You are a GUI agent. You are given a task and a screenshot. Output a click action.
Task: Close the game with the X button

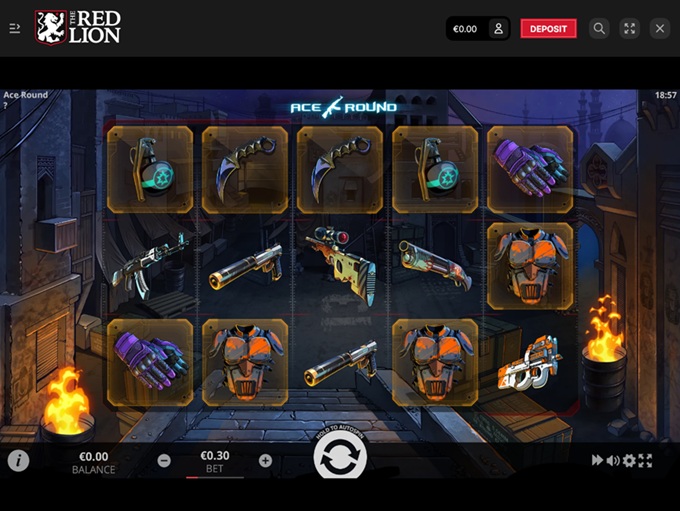point(659,29)
